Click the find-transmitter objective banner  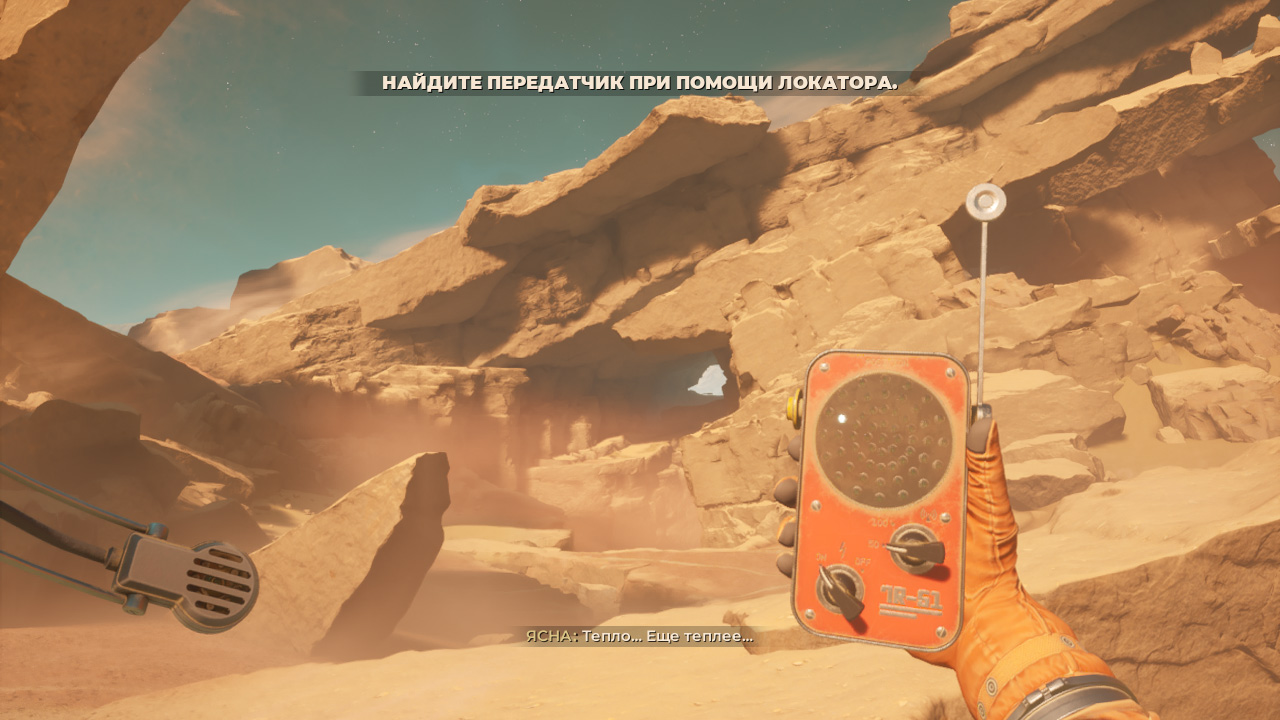639,83
